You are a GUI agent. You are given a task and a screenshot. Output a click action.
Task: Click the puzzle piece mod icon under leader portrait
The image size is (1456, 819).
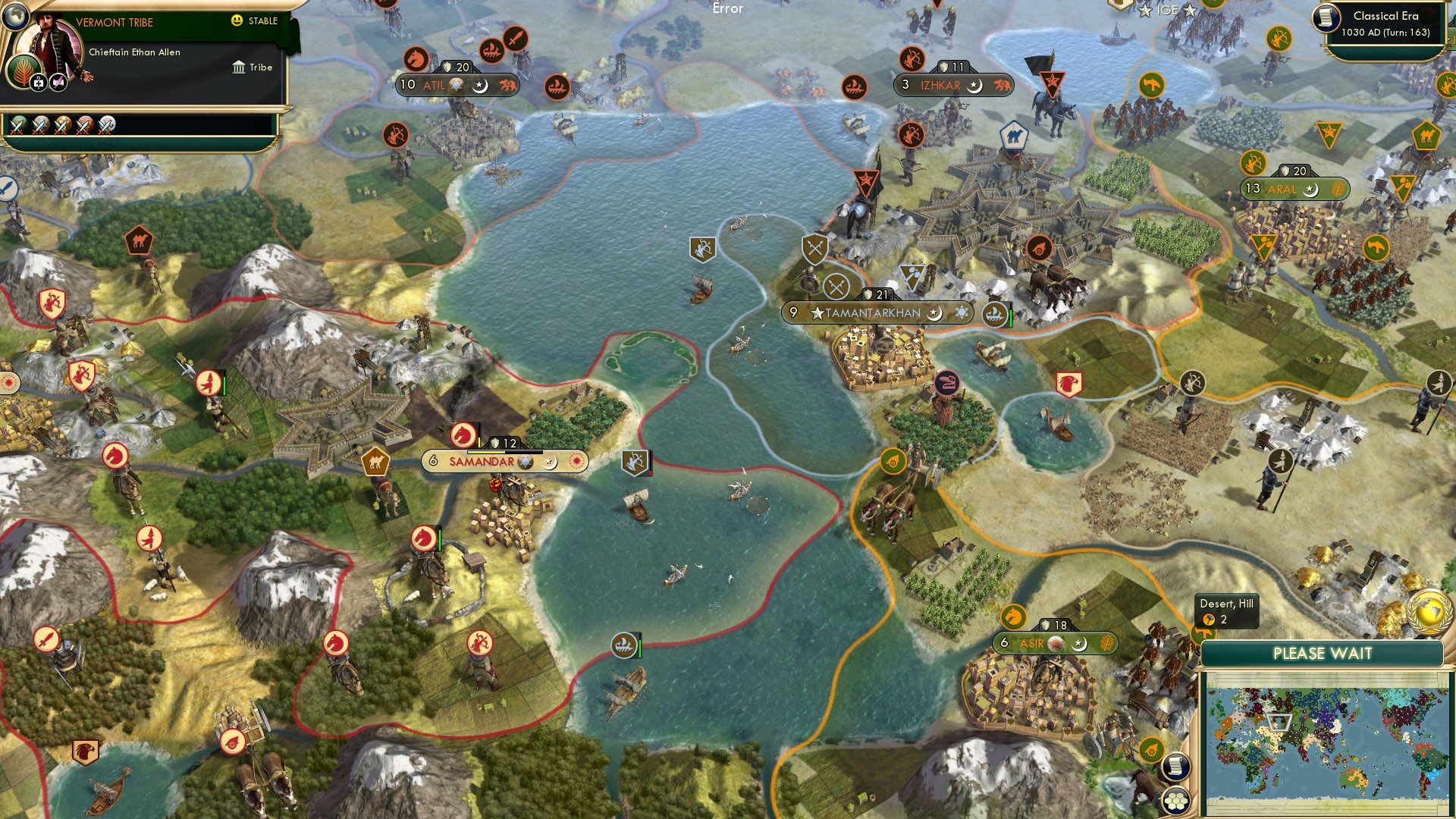38,83
